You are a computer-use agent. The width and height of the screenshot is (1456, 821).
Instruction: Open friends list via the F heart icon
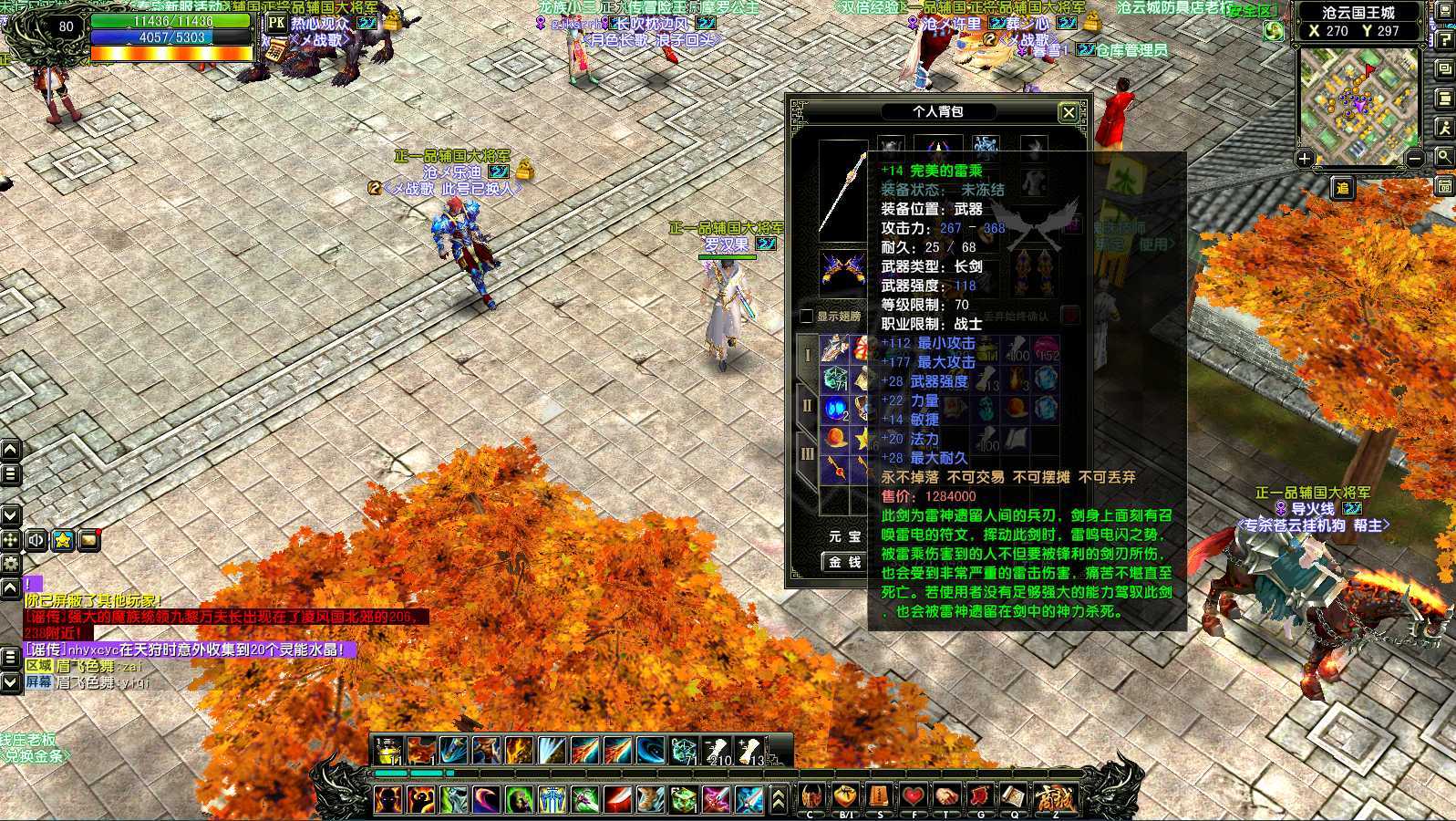click(914, 797)
